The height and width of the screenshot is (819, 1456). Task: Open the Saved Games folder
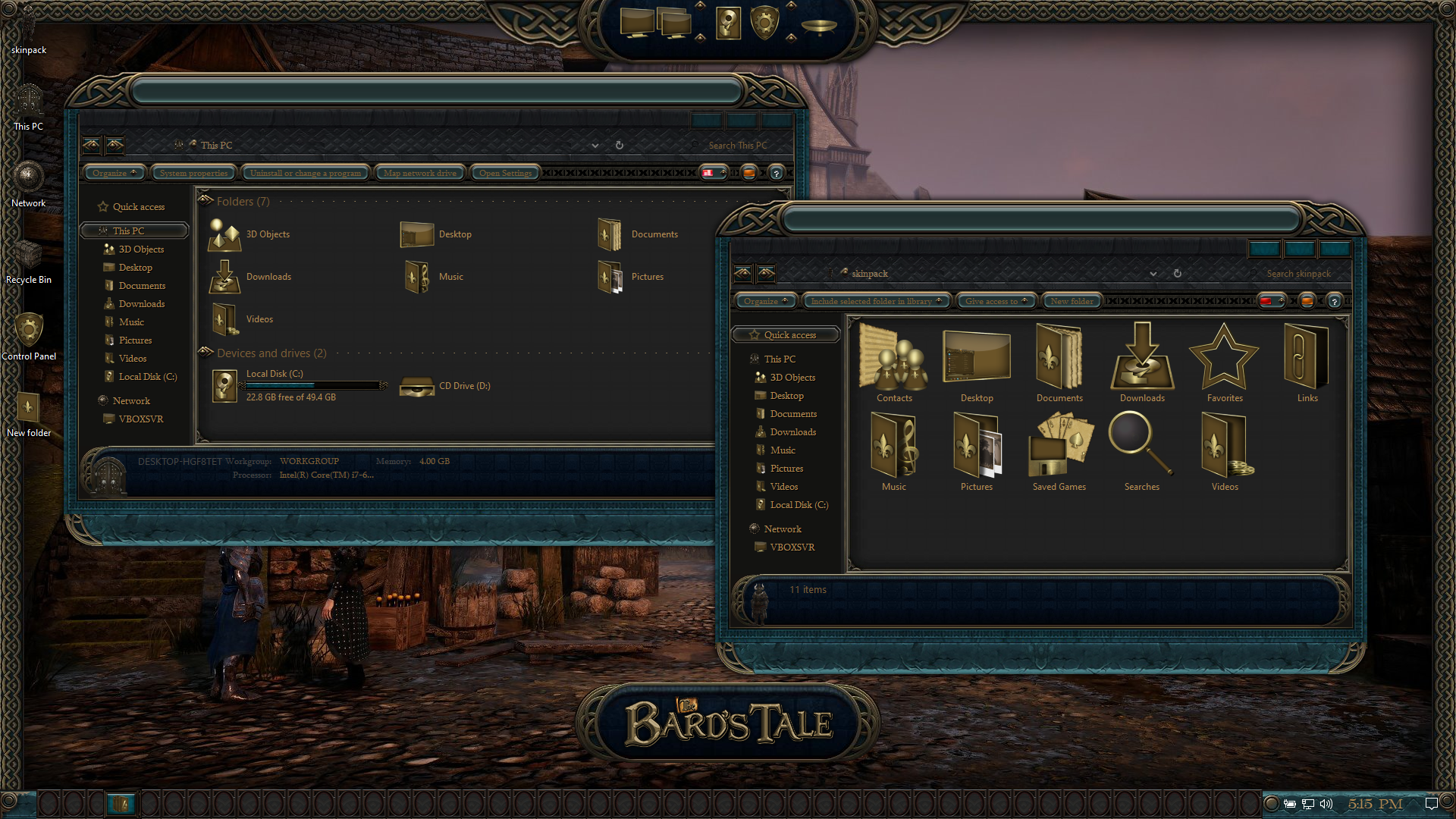pyautogui.click(x=1059, y=451)
